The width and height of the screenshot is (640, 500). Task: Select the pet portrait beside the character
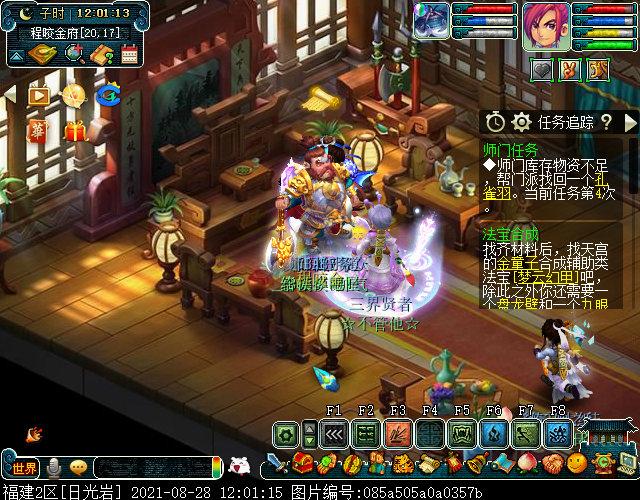point(433,21)
